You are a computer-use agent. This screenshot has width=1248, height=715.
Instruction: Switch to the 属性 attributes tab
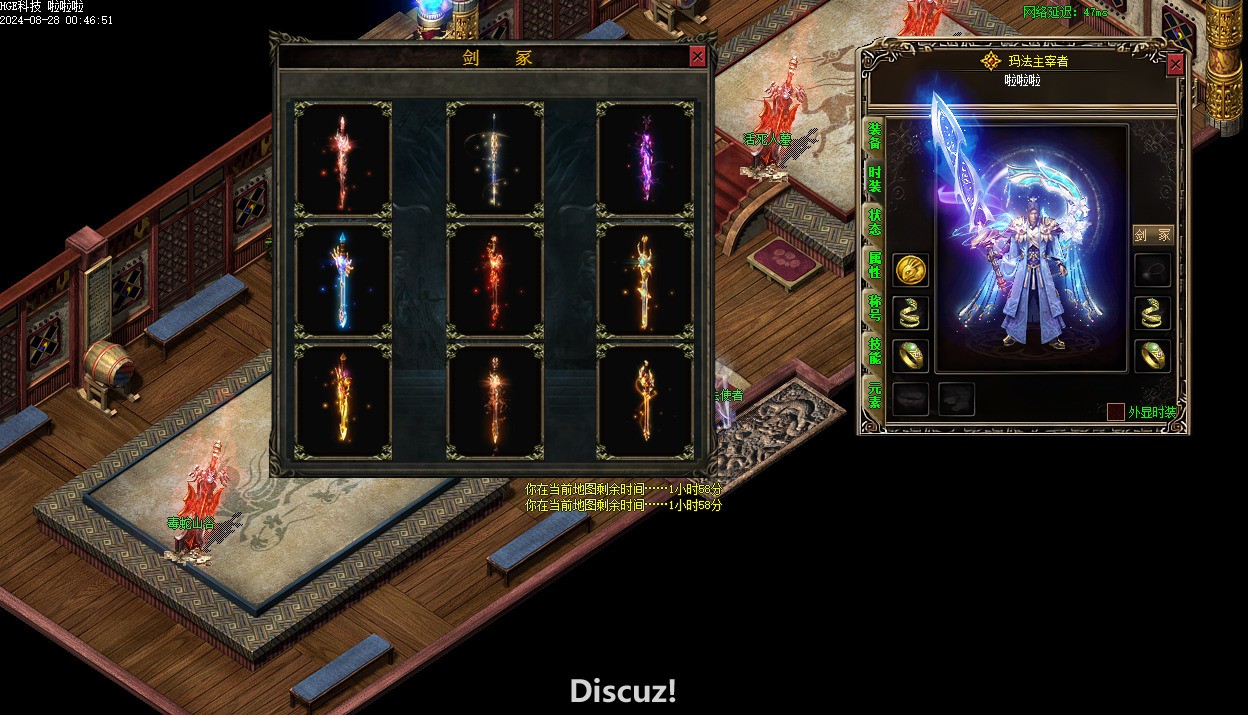click(874, 264)
